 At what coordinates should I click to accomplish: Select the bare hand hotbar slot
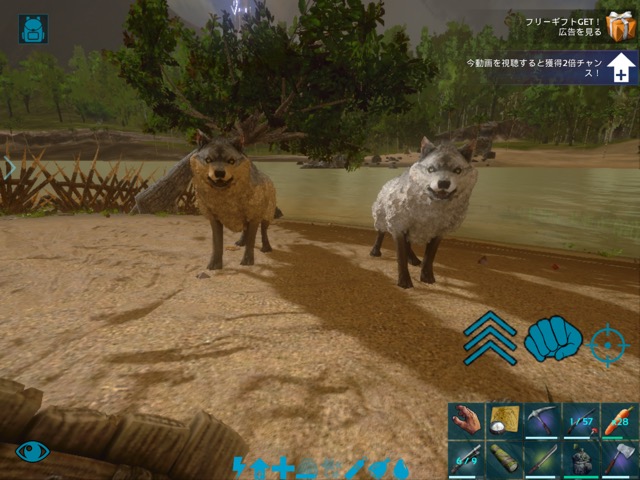(467, 421)
